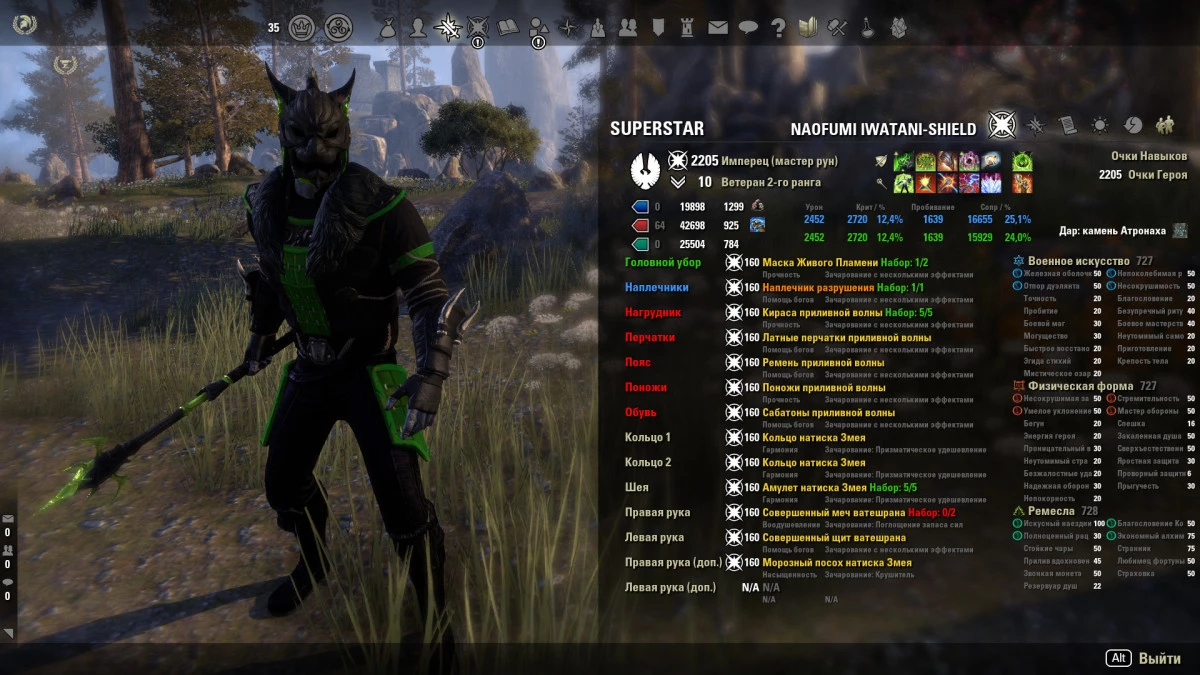Click the Atronach stone boon icon
Image resolution: width=1200 pixels, height=675 pixels.
1181,231
